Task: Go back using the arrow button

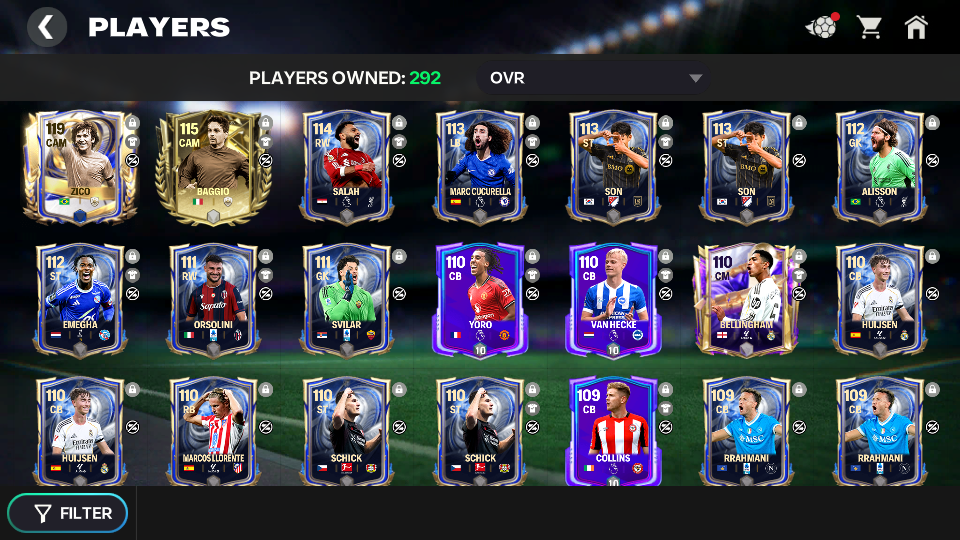Action: pos(46,27)
